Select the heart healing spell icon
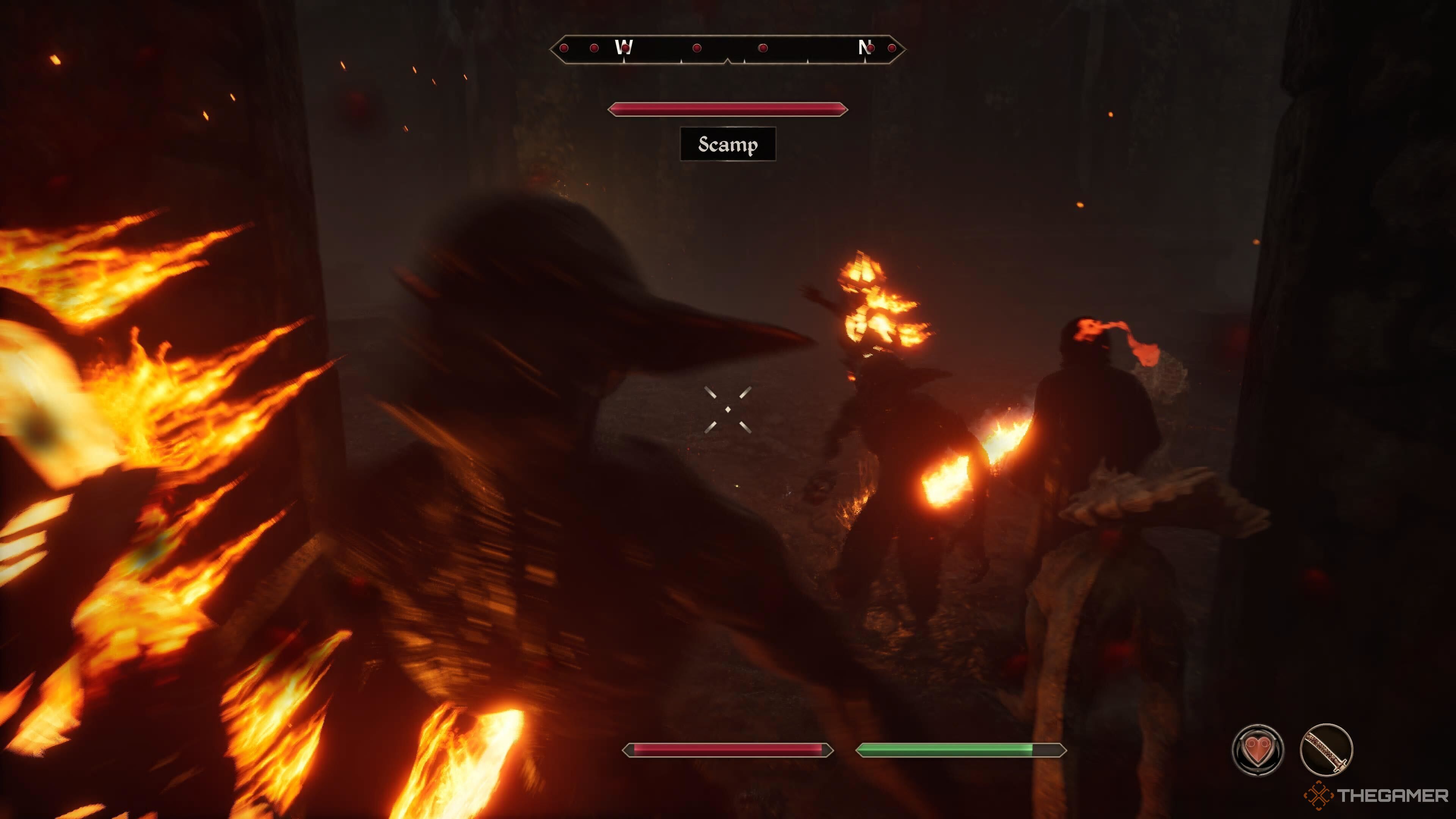Viewport: 1456px width, 819px height. pos(1257,750)
